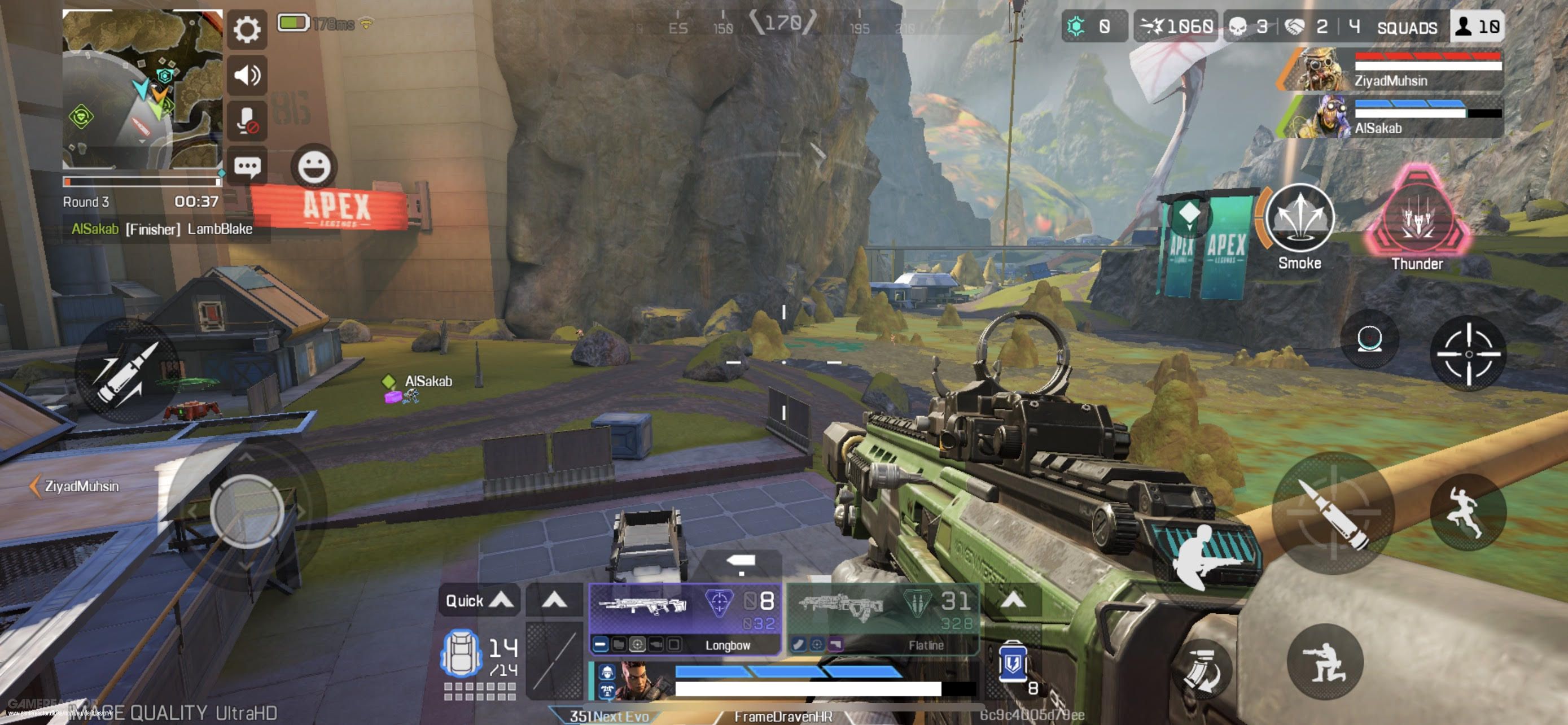Screen dimensions: 1568x725
Task: Expand the minimap
Action: pyautogui.click(x=142, y=89)
